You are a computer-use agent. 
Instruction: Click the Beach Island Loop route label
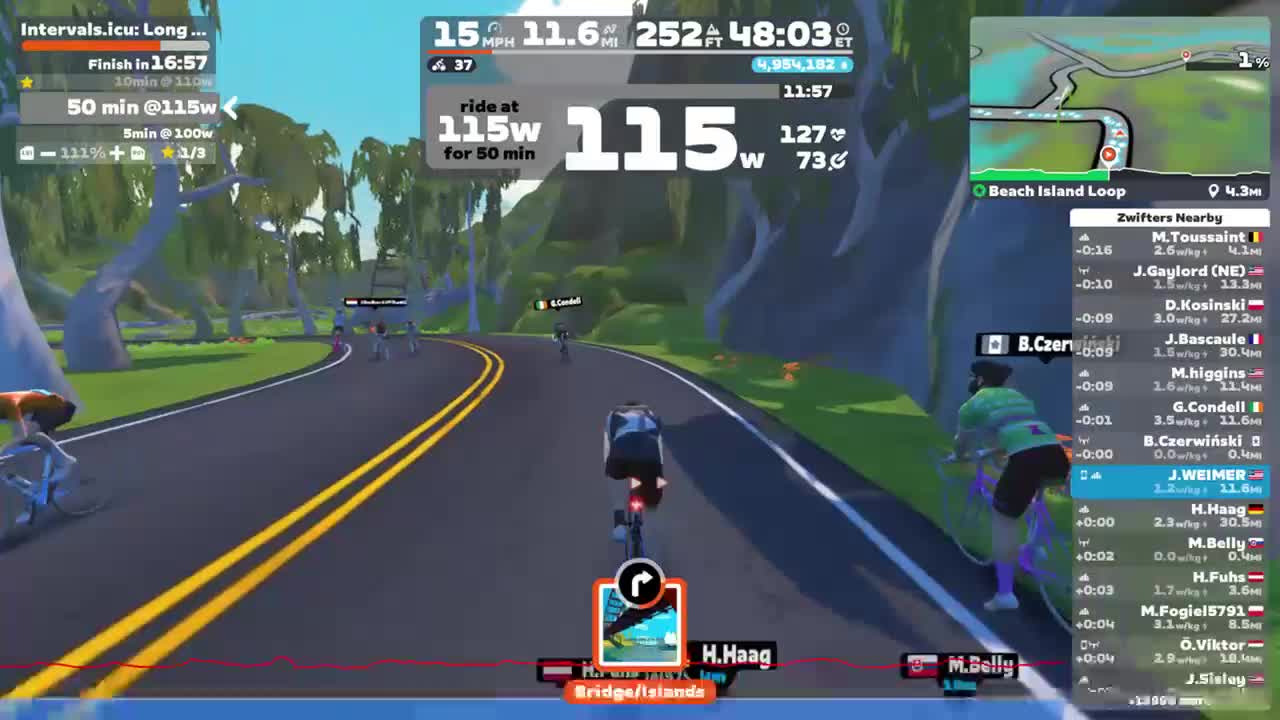[x=1054, y=191]
